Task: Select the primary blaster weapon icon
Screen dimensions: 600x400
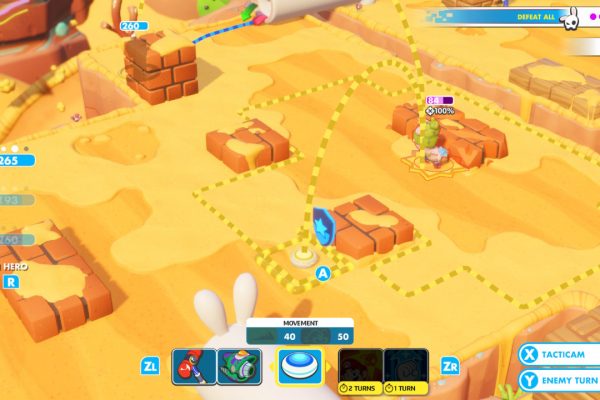Action: tap(194, 367)
